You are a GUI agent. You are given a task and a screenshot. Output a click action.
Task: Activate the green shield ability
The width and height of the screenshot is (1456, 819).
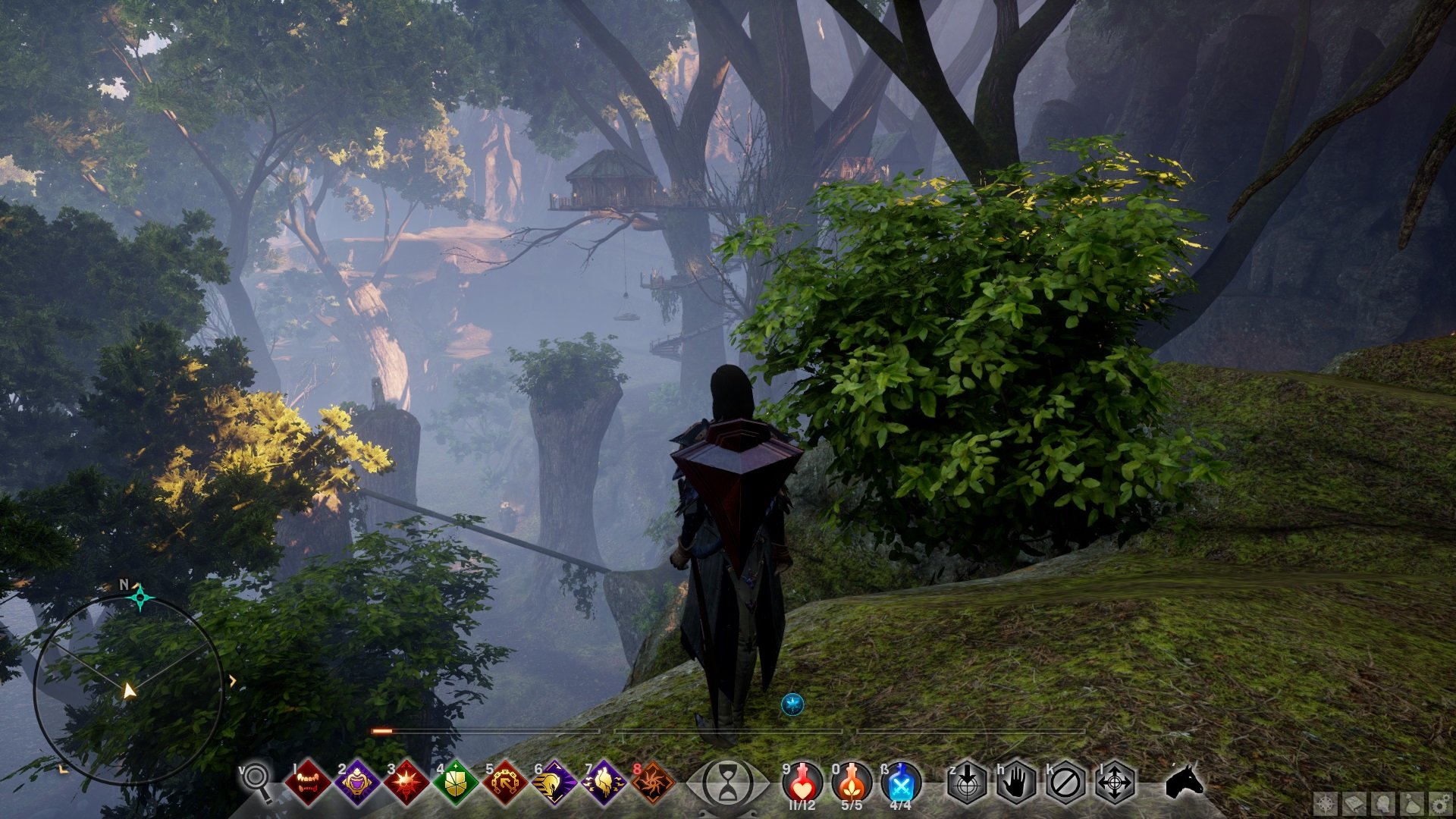point(455,782)
